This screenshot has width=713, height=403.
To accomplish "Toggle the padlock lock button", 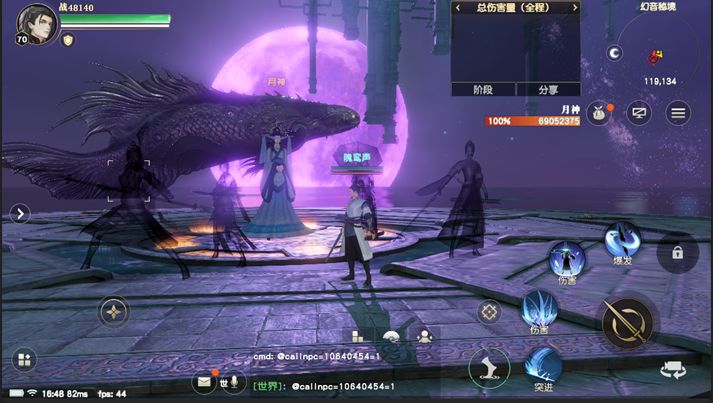I will tap(677, 254).
